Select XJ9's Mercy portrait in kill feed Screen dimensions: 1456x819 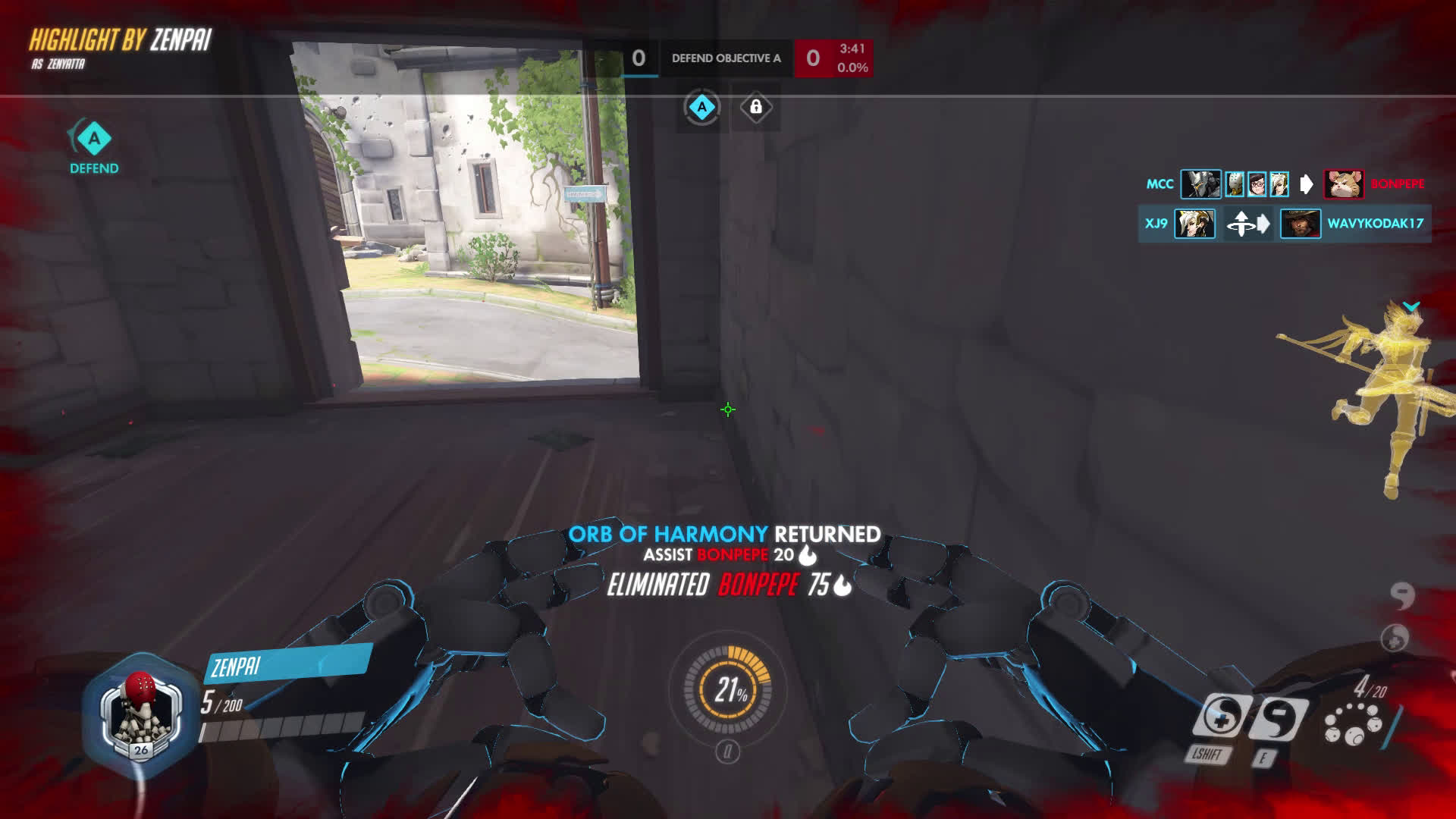pos(1194,224)
